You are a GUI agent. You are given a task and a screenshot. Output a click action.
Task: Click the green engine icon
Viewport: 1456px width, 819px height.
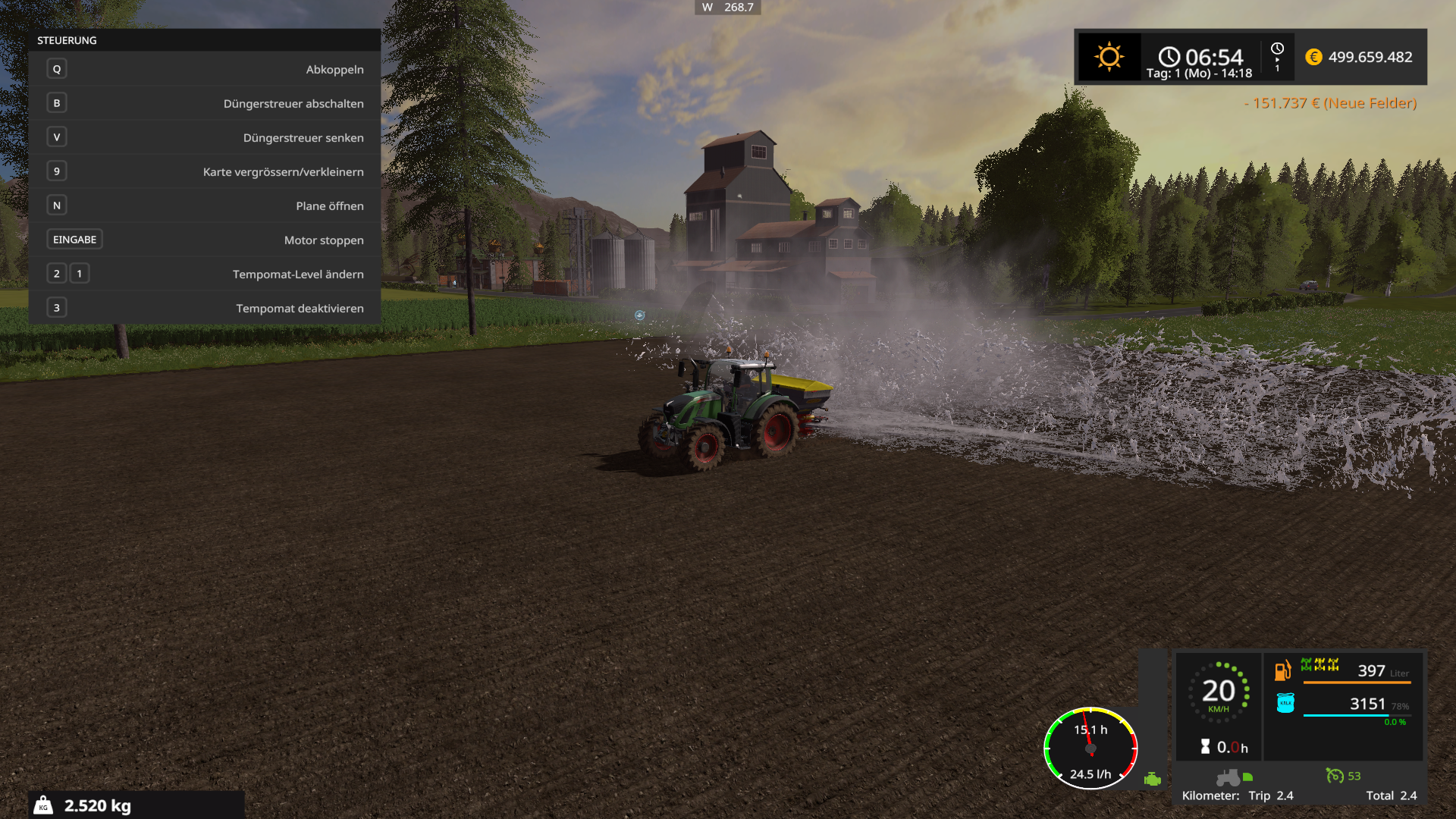(x=1153, y=779)
